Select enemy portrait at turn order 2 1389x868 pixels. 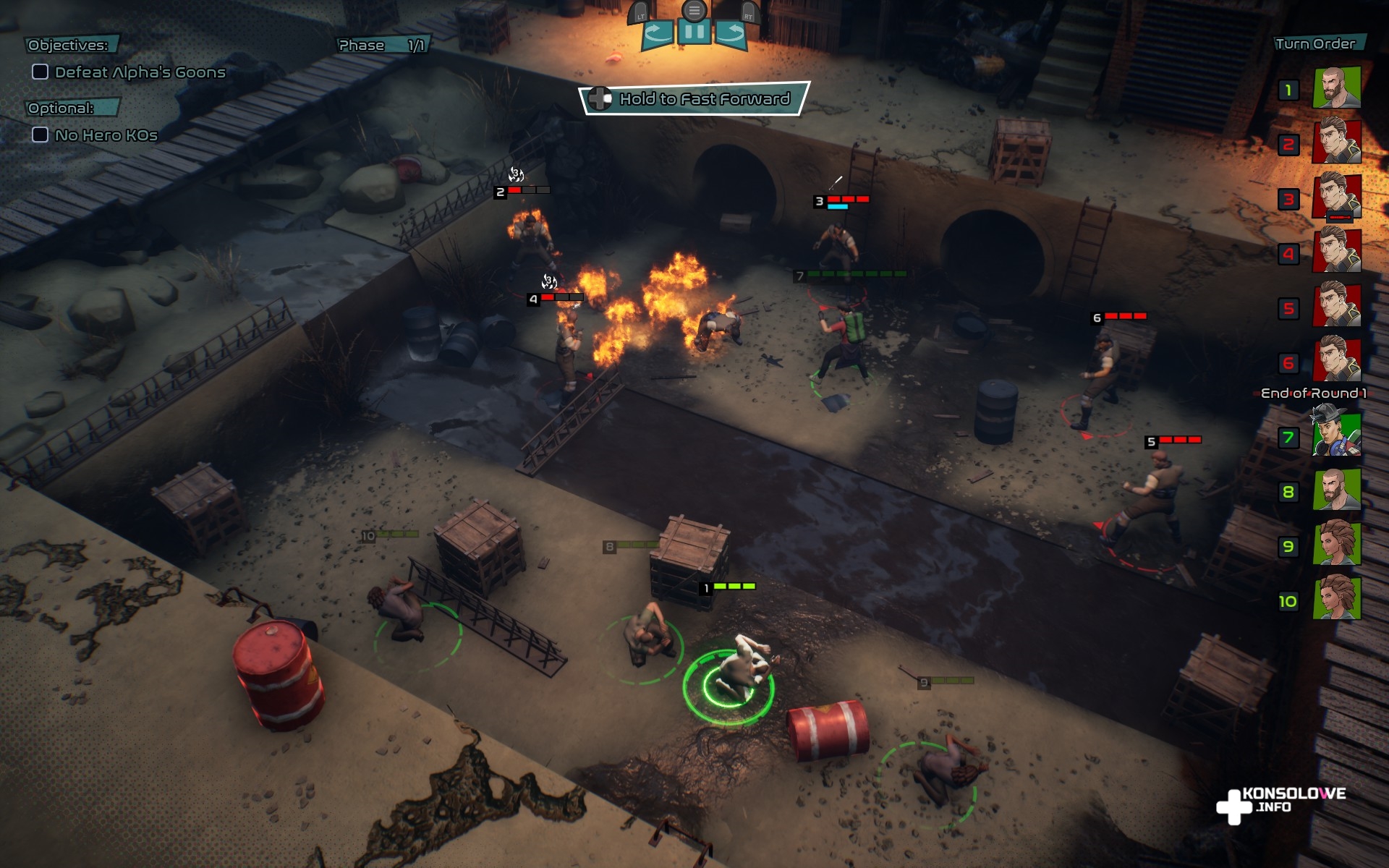(1336, 142)
